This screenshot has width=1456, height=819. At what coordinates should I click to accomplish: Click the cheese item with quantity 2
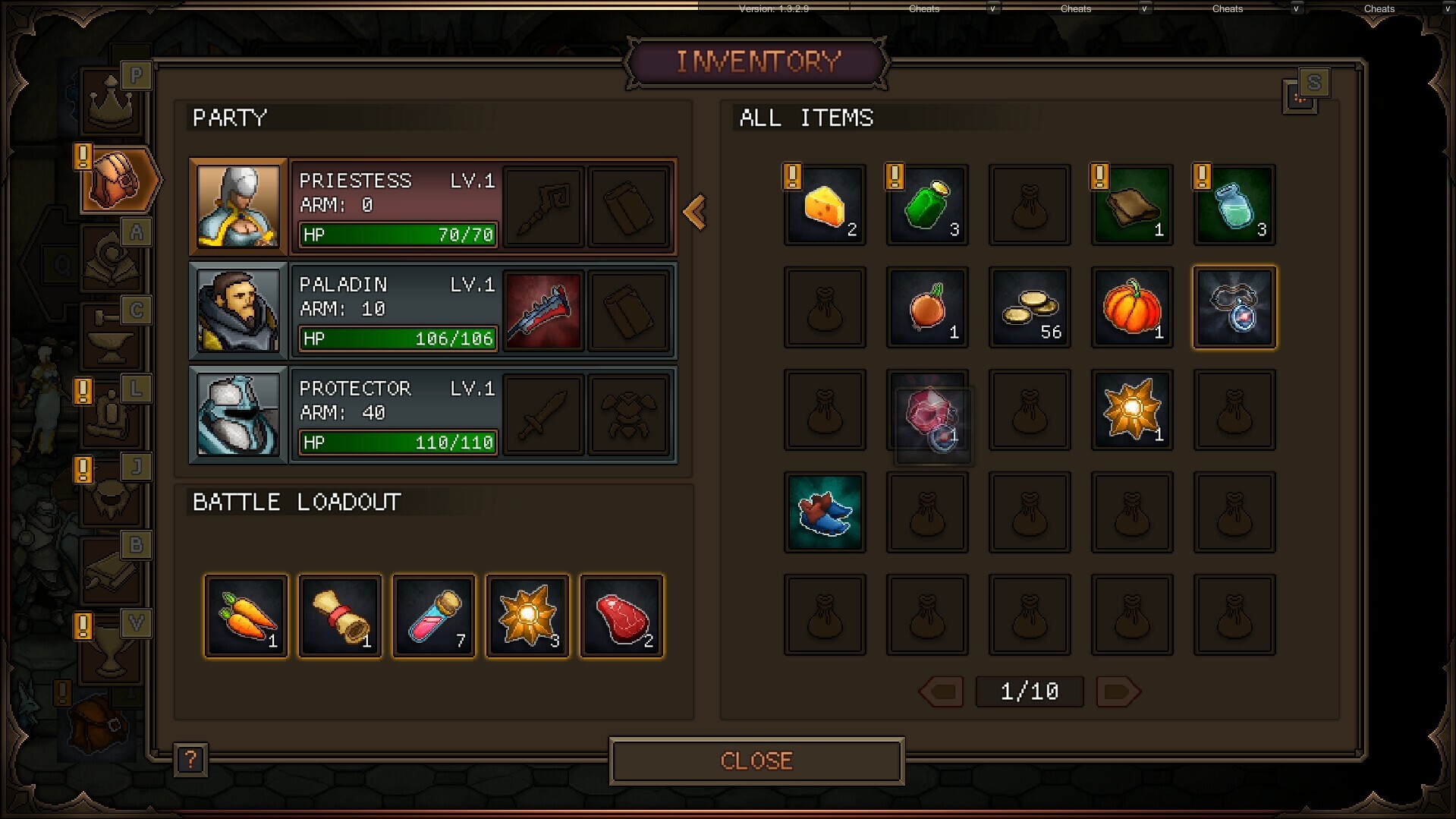click(x=825, y=205)
